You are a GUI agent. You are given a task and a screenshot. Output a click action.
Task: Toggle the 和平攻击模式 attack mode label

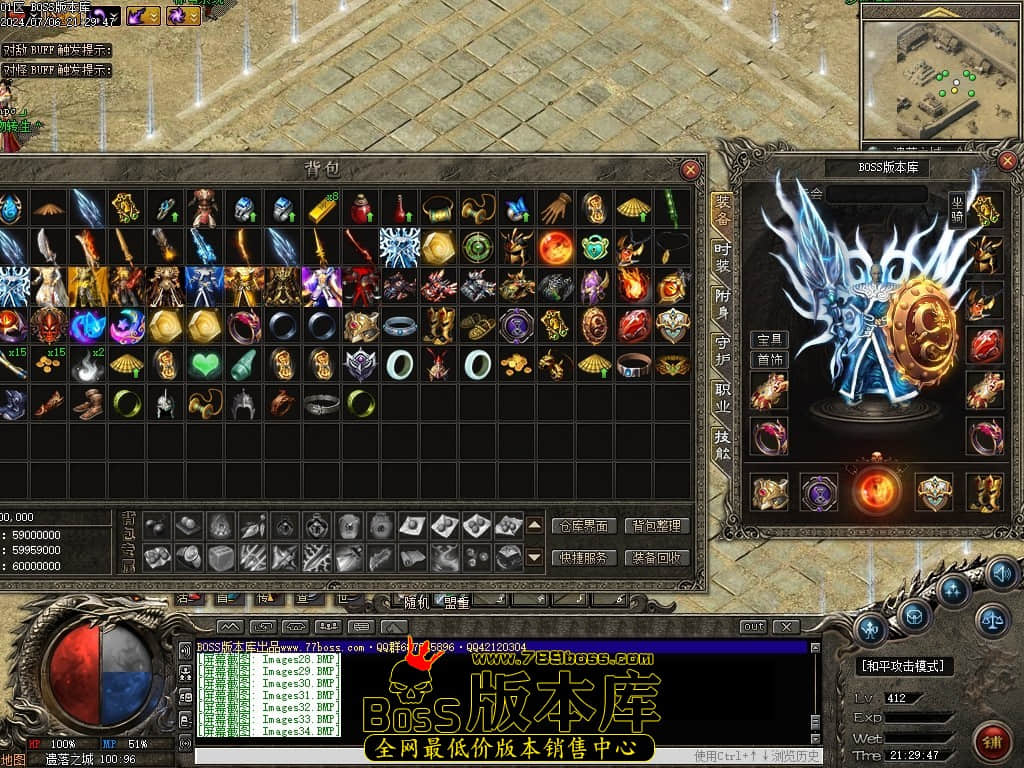pos(904,666)
